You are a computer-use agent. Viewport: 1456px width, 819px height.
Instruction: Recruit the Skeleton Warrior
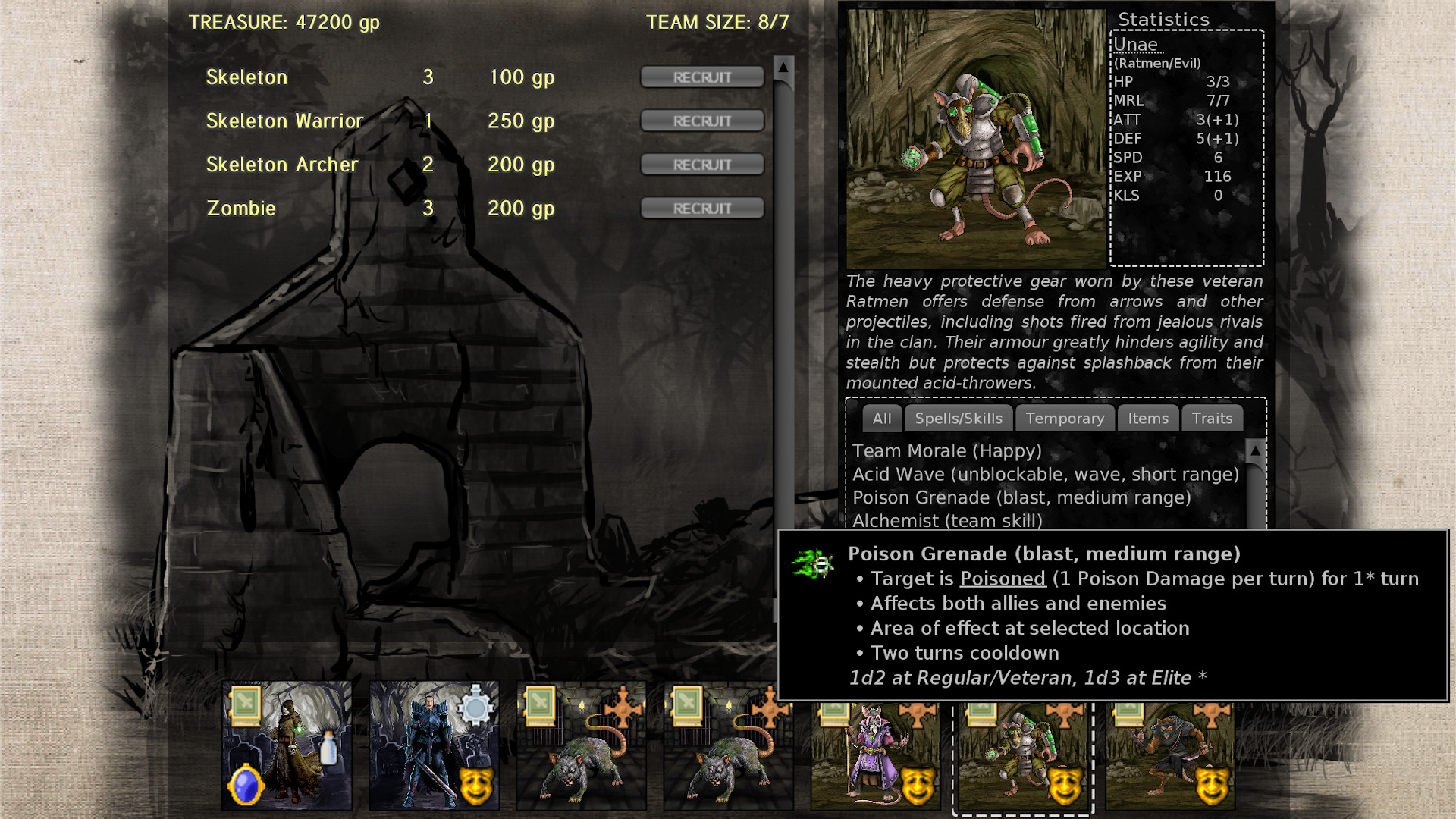701,120
